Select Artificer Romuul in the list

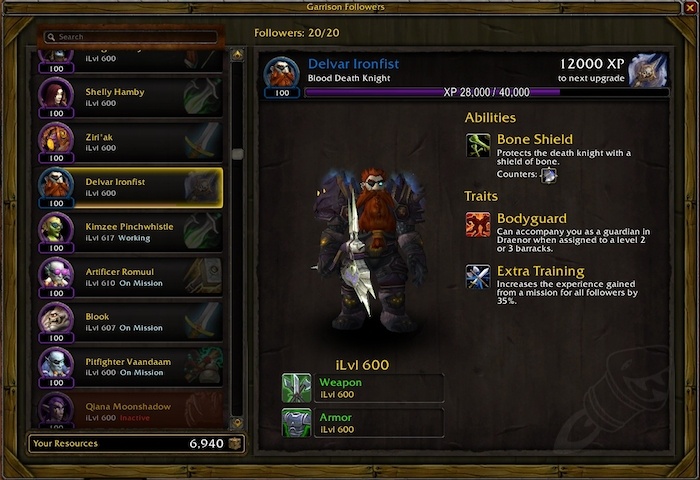pyautogui.click(x=130, y=276)
